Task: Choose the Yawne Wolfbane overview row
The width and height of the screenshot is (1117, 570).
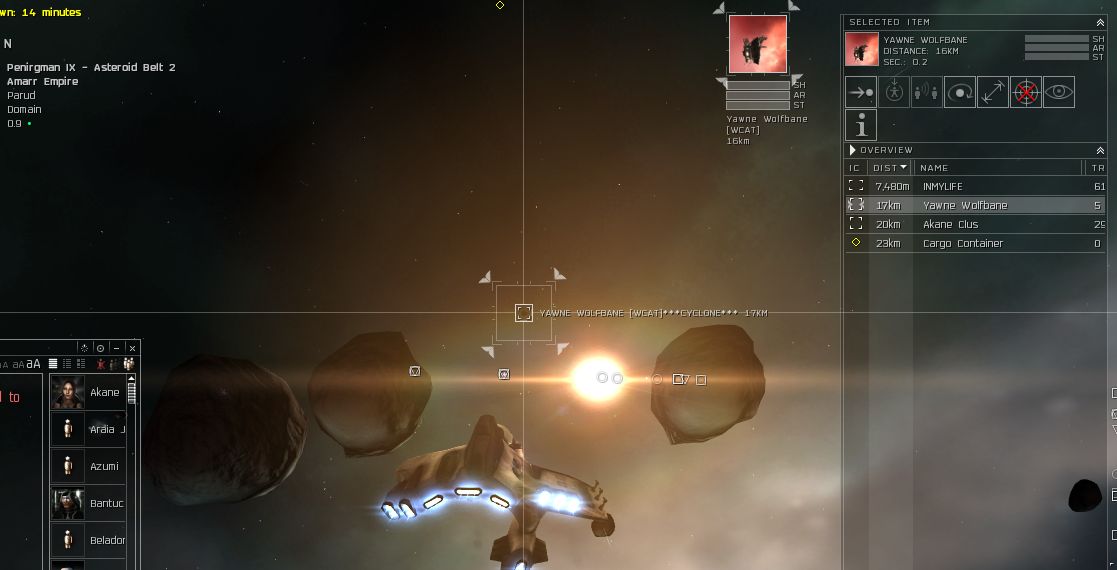Action: [x=964, y=206]
